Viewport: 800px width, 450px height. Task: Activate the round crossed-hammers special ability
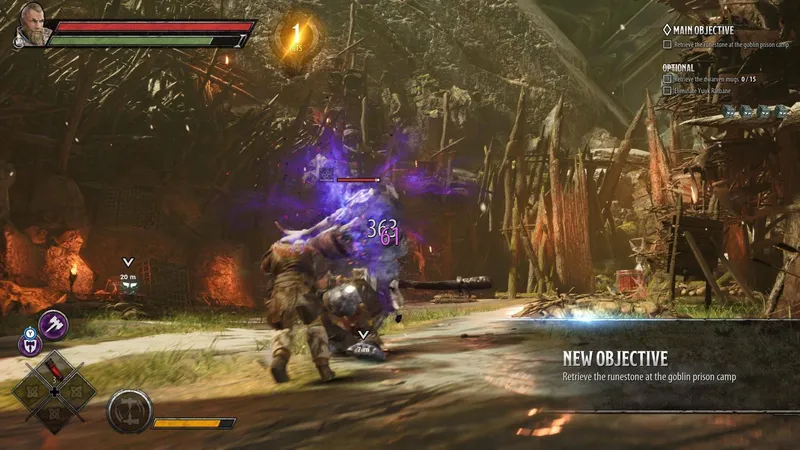(x=130, y=410)
